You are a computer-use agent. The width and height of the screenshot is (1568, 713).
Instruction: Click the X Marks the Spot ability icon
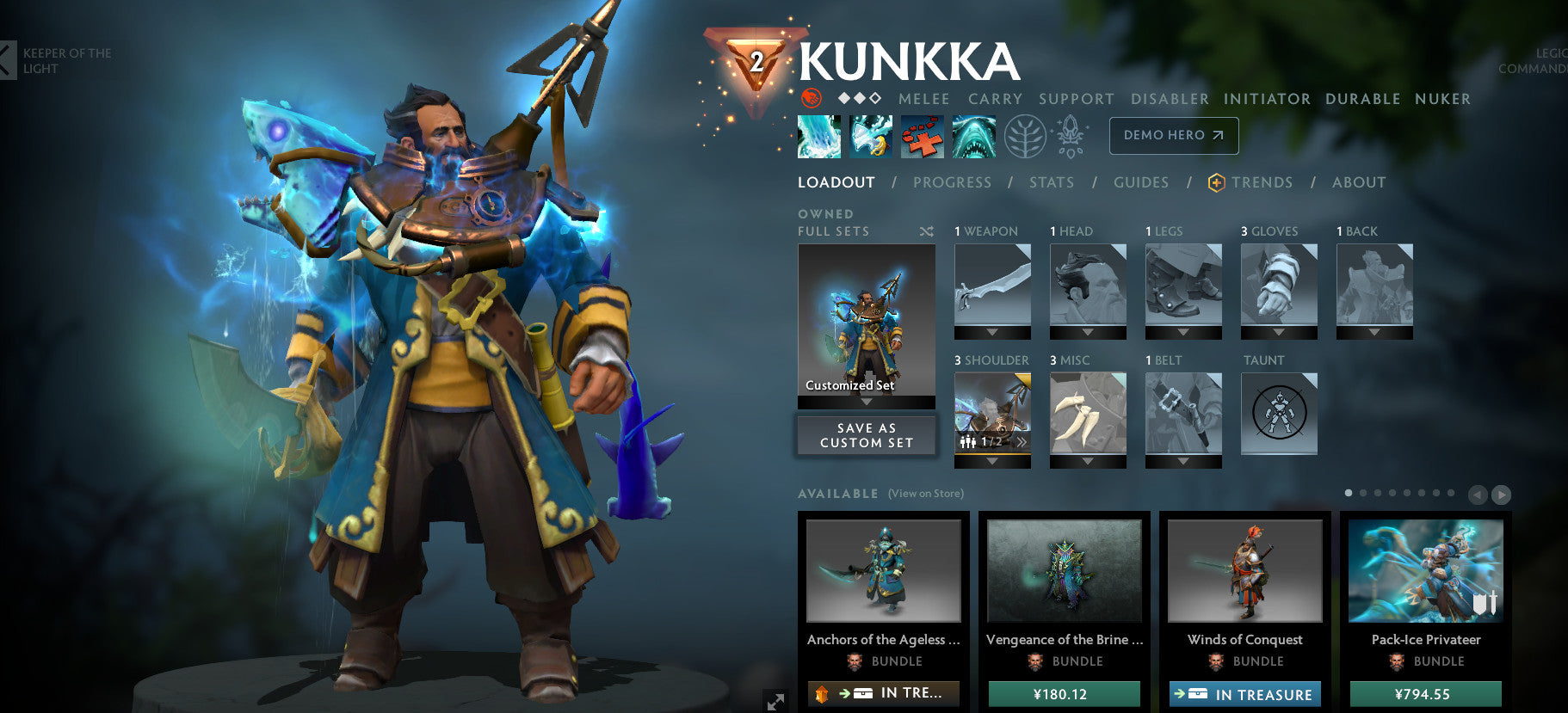tap(923, 136)
